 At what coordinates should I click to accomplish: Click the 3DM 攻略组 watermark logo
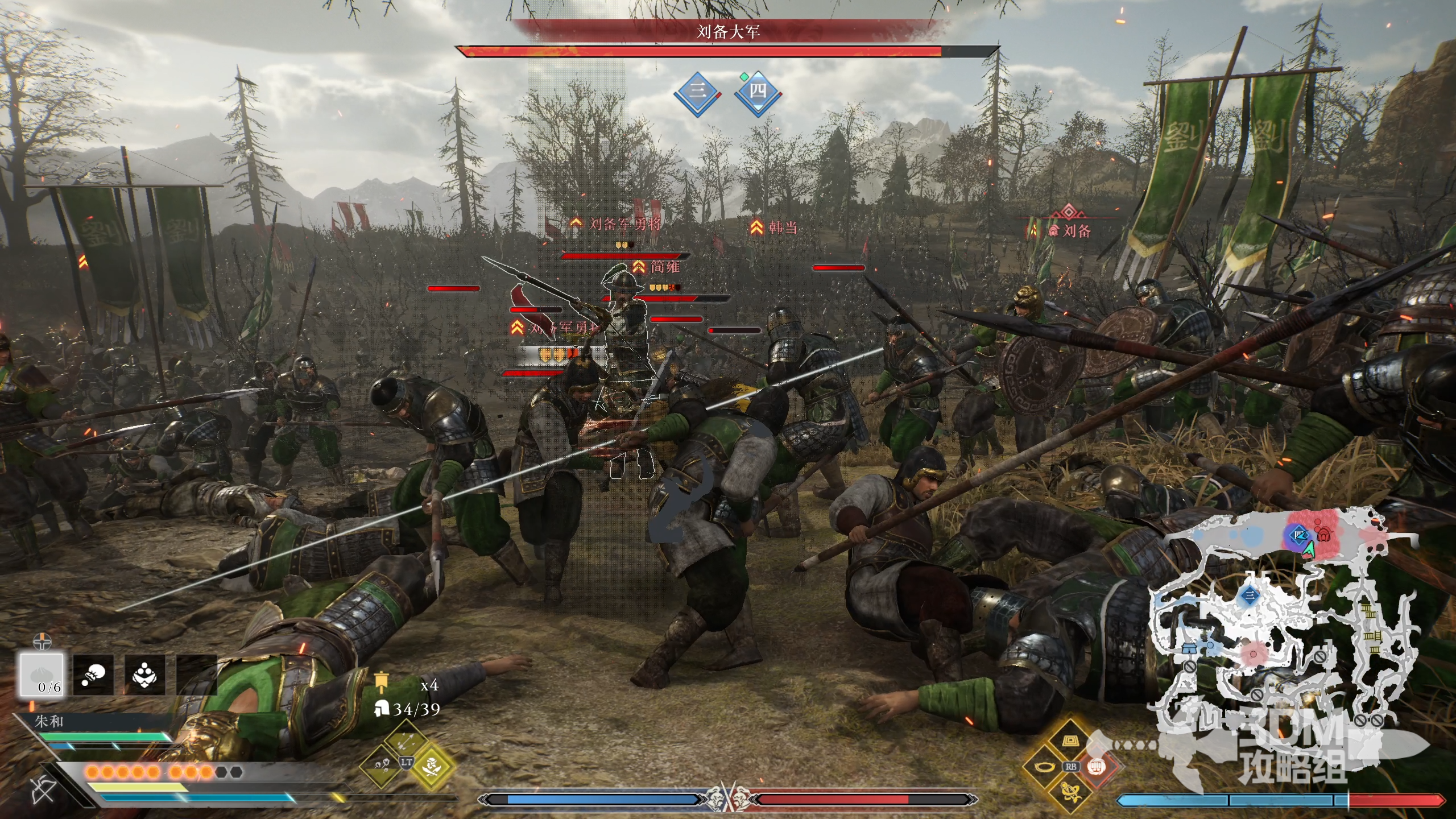1291,751
